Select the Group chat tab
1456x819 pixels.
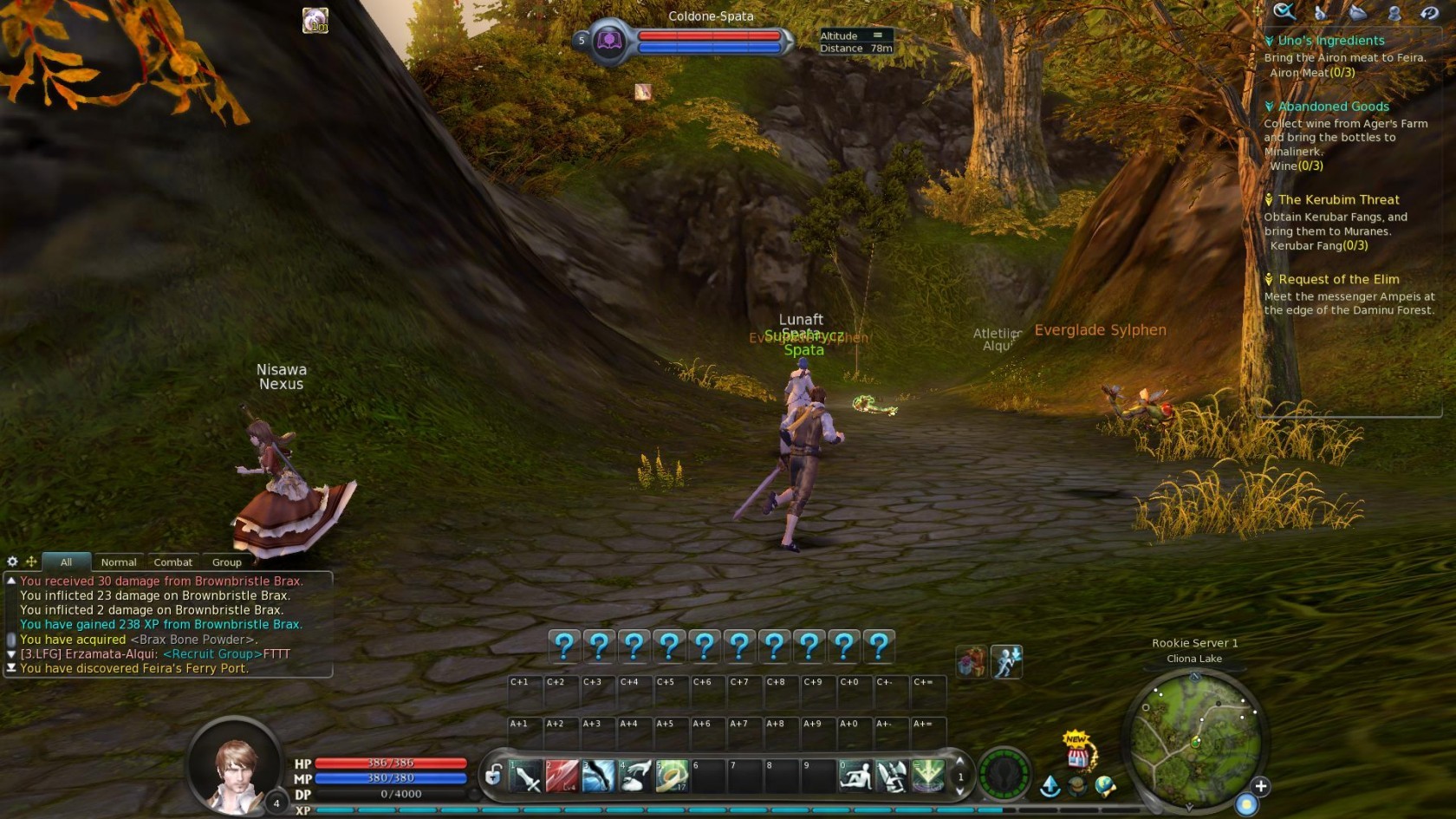(x=226, y=562)
